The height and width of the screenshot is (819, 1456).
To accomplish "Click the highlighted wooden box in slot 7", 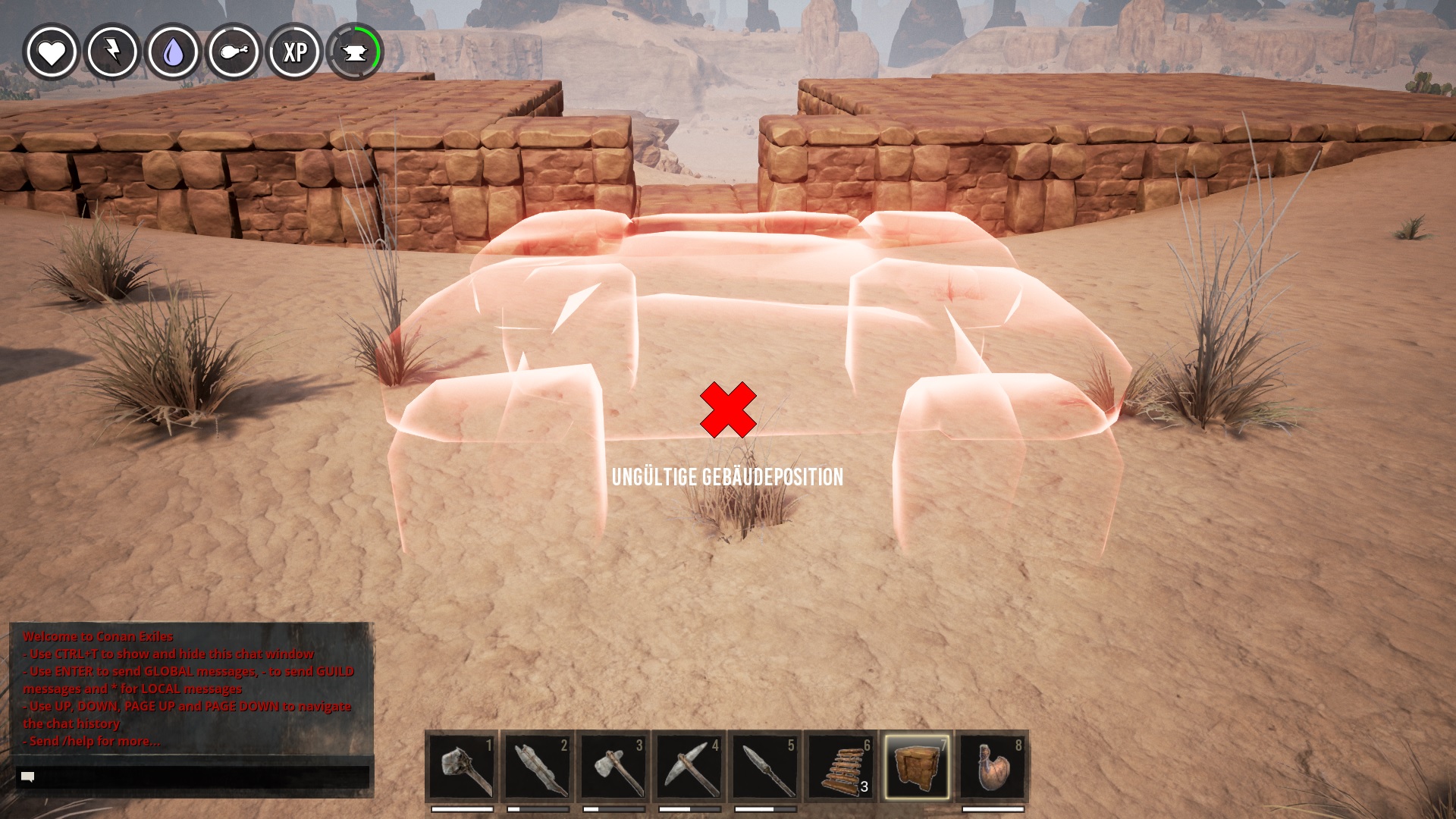I will (917, 767).
